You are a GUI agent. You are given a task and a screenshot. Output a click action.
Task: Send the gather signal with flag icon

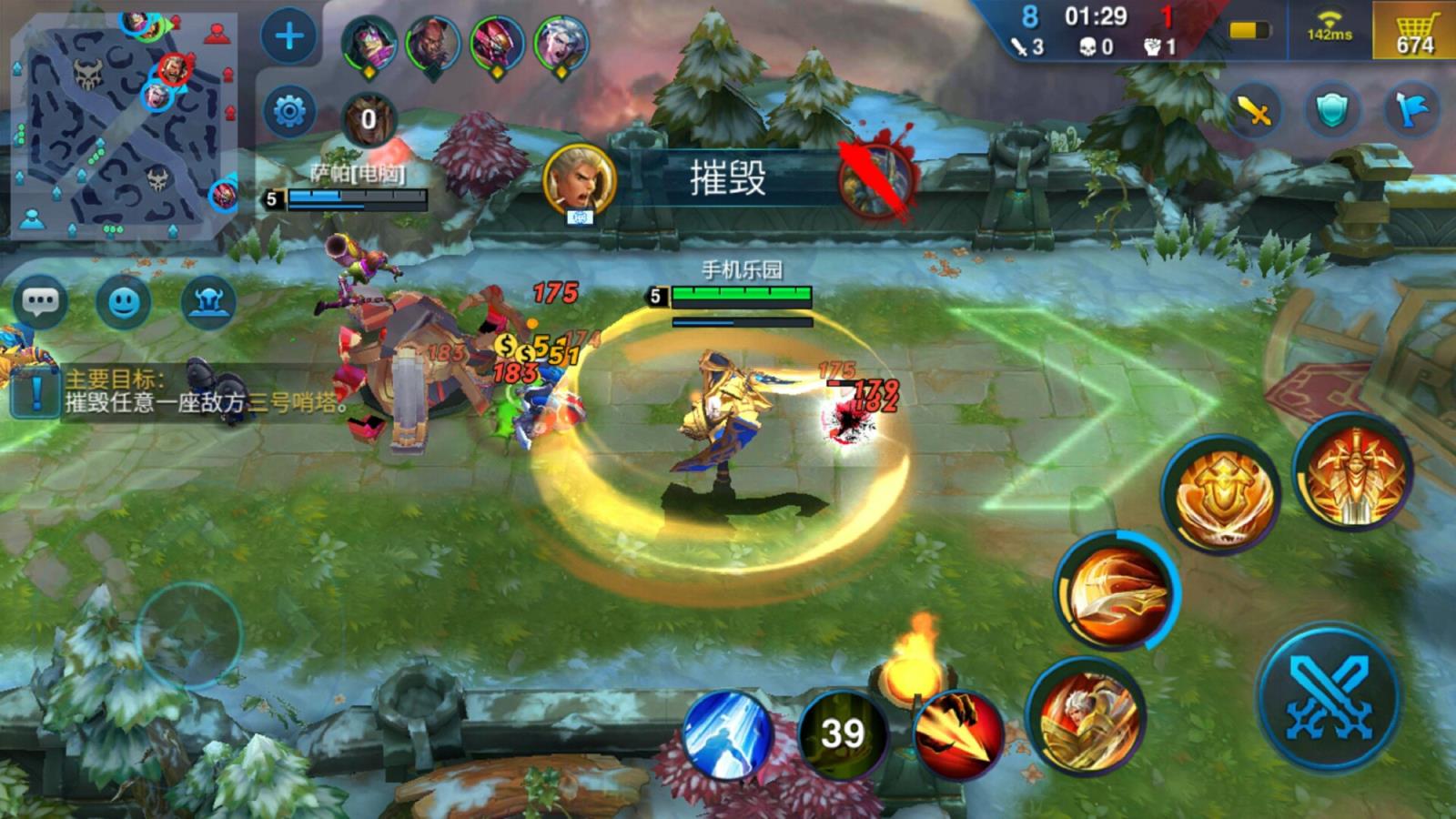tap(1410, 111)
